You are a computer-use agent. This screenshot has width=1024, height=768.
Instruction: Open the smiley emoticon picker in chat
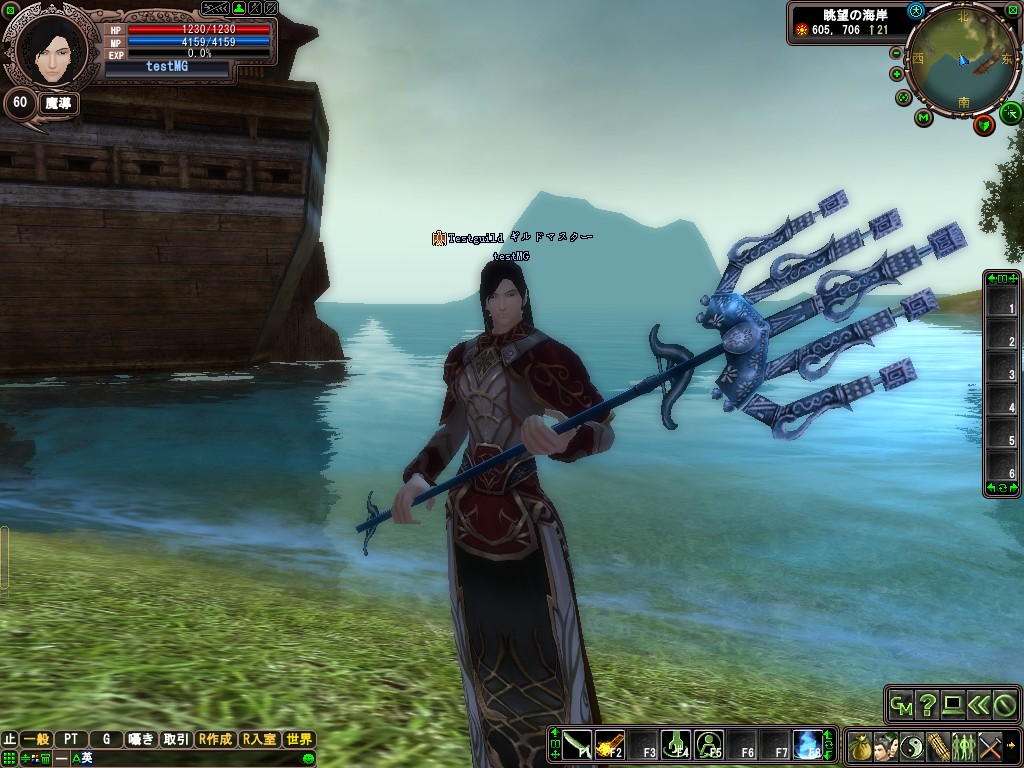pyautogui.click(x=308, y=759)
